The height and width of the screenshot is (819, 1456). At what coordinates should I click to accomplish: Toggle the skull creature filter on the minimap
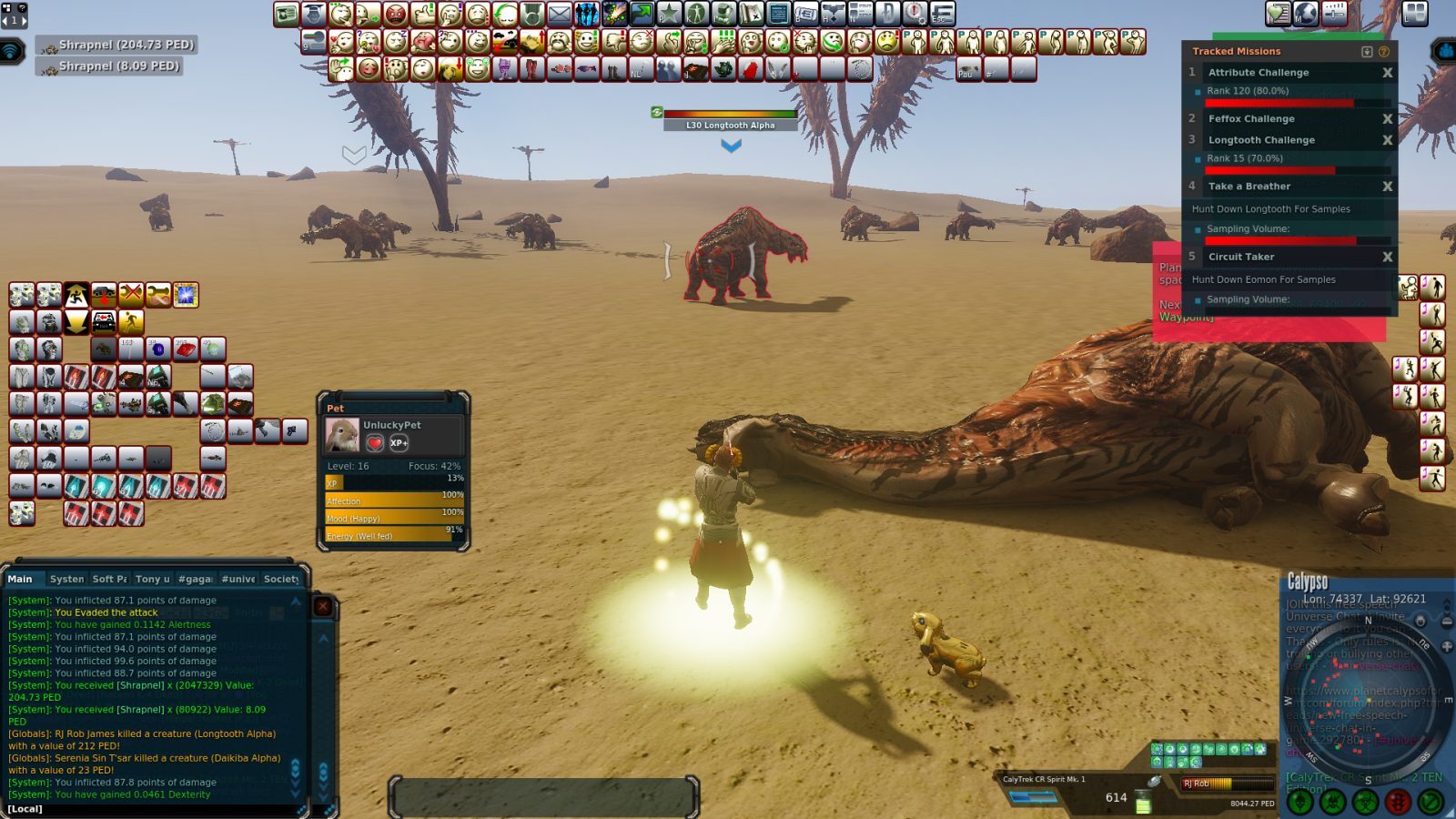(x=1299, y=801)
